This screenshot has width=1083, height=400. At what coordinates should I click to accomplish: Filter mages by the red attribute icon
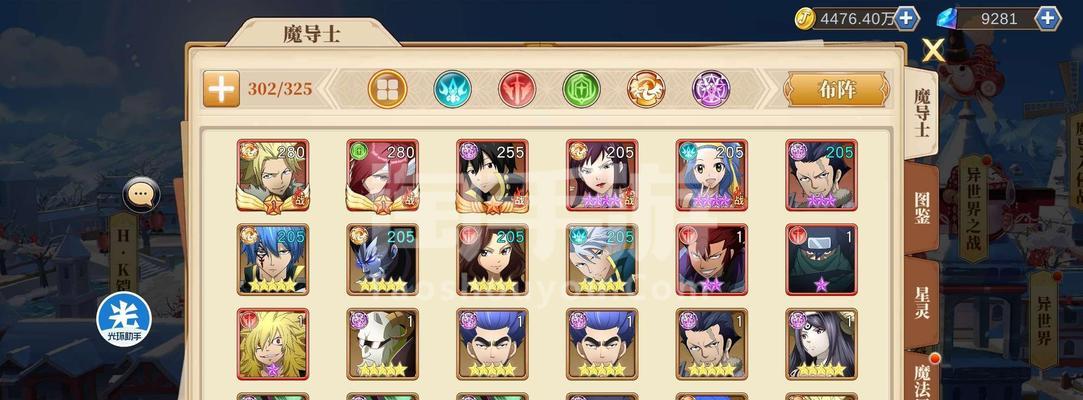[517, 89]
